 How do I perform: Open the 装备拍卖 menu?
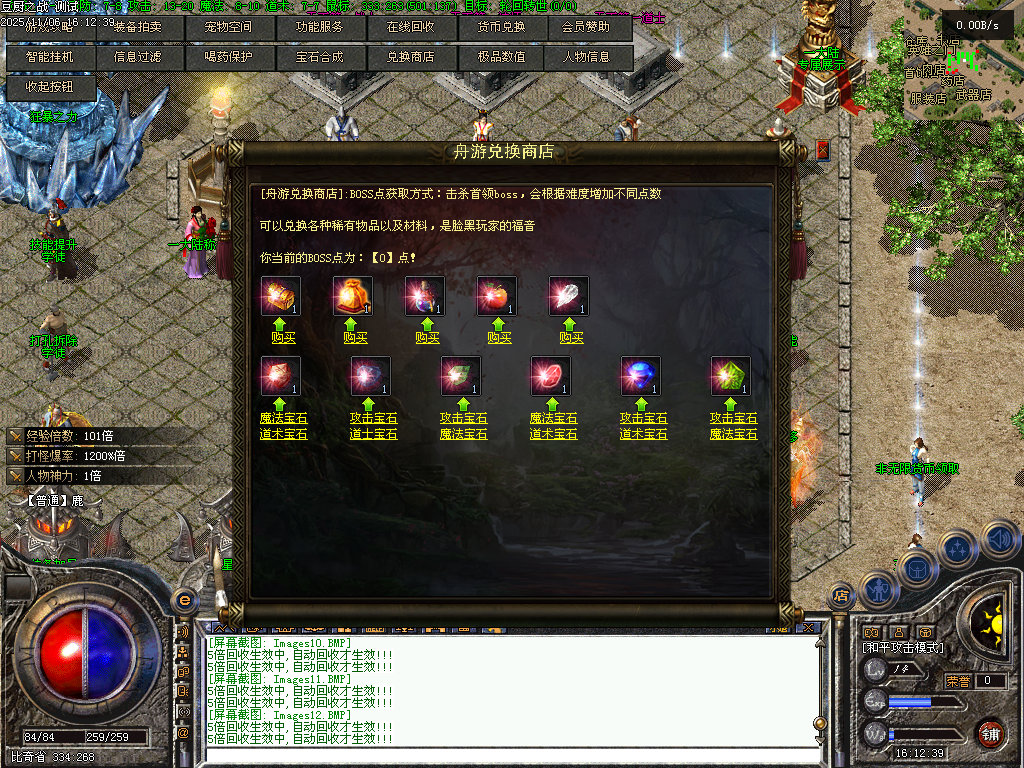point(140,28)
